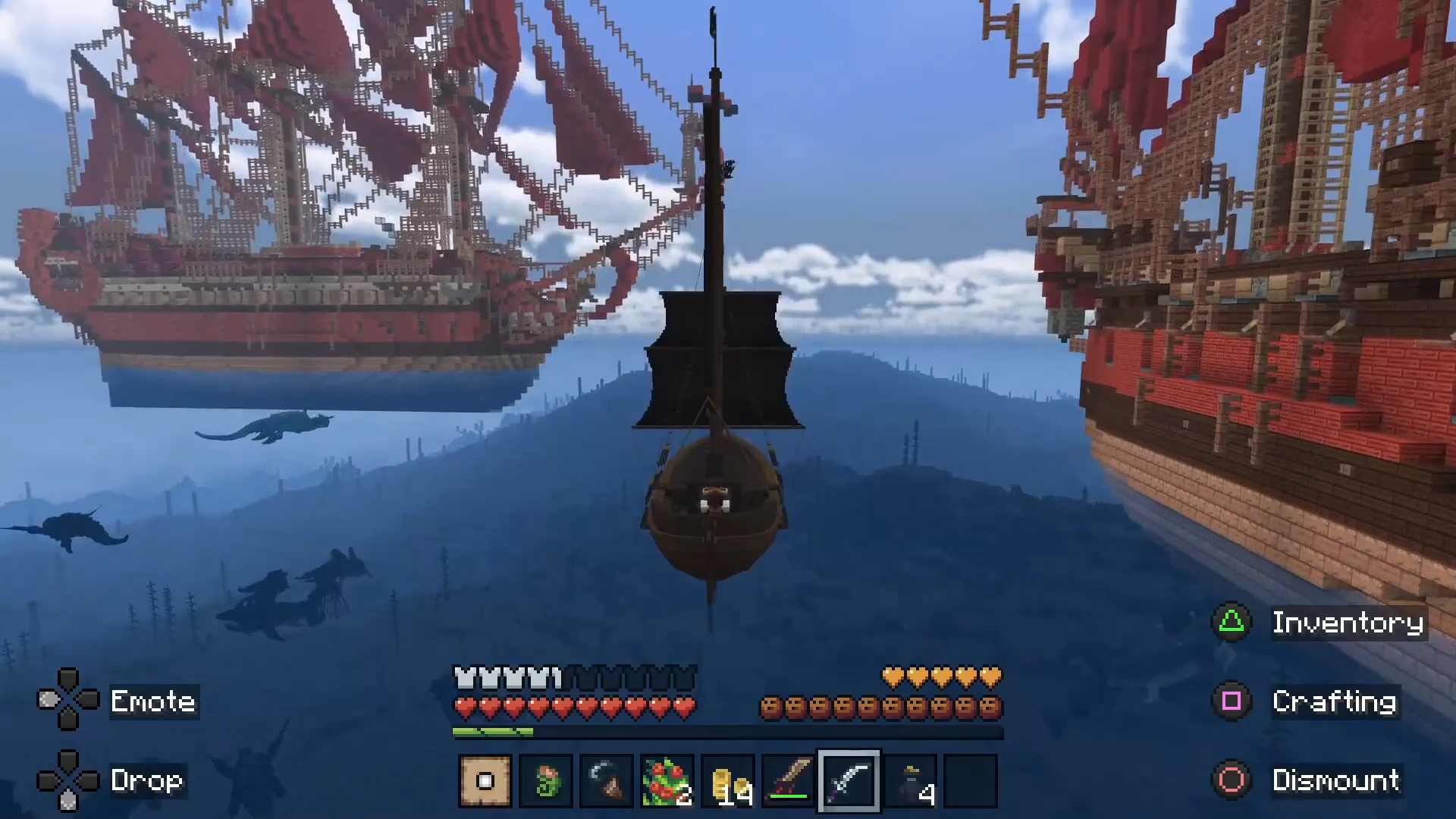
Task: Choose the grey hook item slot
Action: 607,780
